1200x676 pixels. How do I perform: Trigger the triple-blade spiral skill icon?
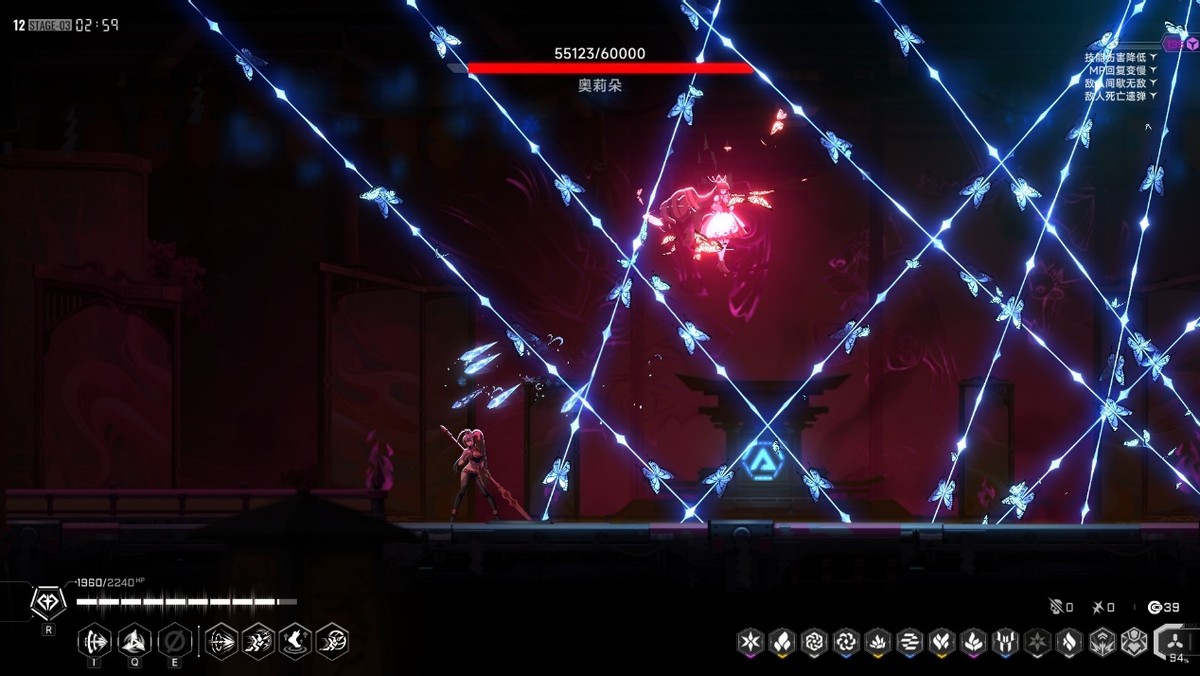pos(135,640)
